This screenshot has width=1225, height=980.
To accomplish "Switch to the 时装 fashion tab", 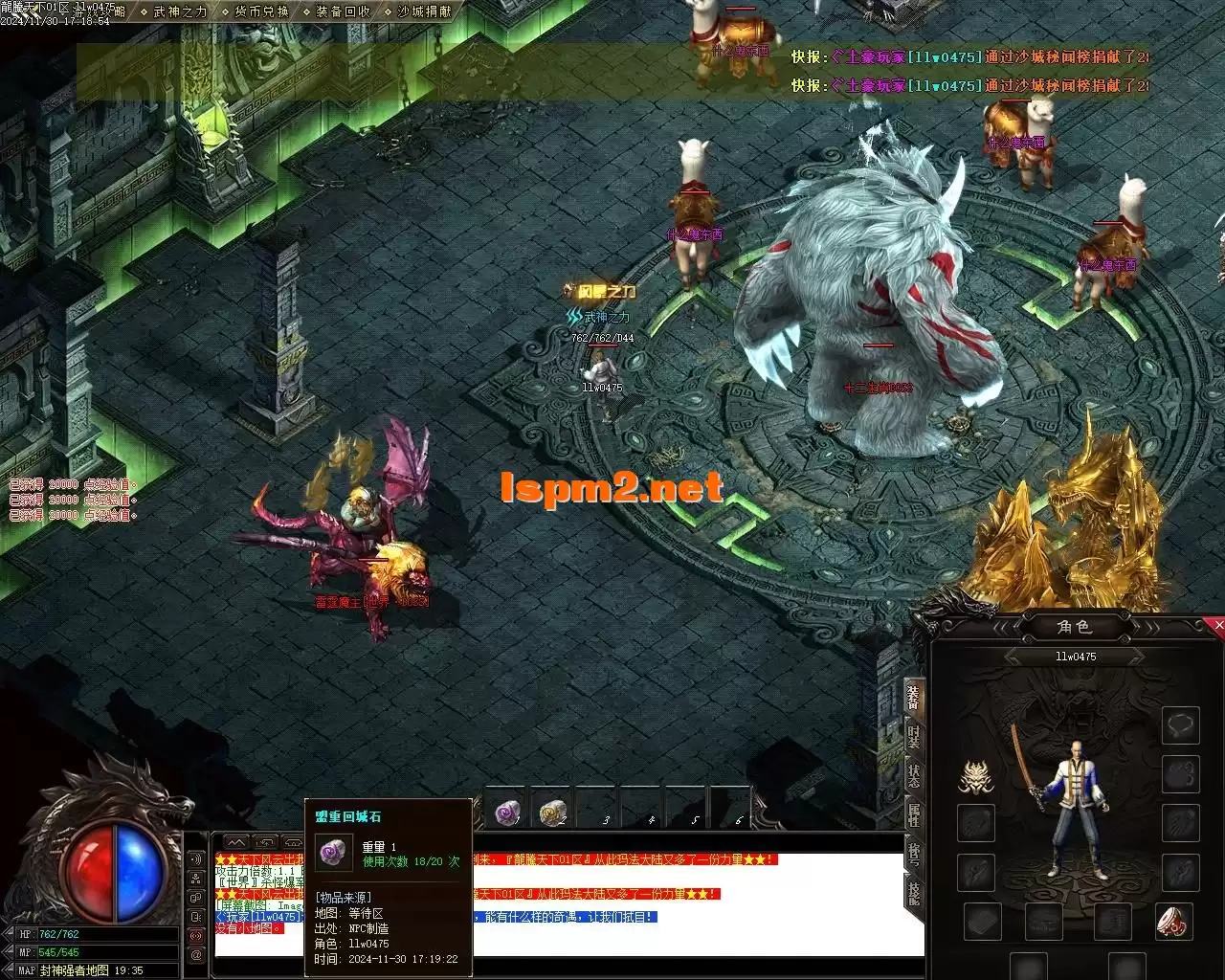I will coord(914,736).
